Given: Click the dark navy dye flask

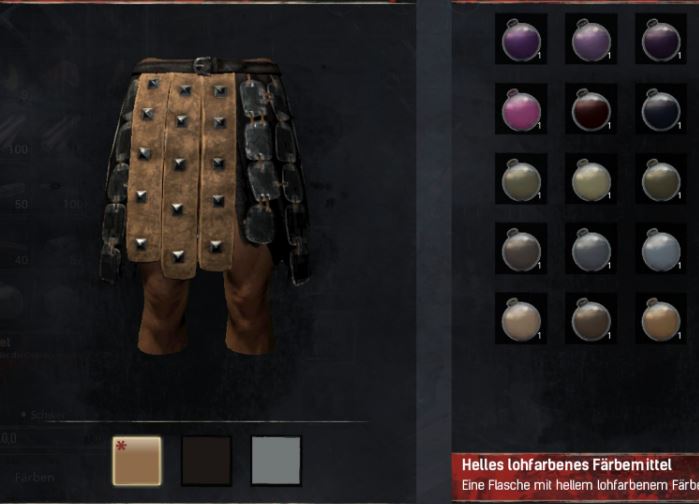Looking at the screenshot, I should 660,109.
